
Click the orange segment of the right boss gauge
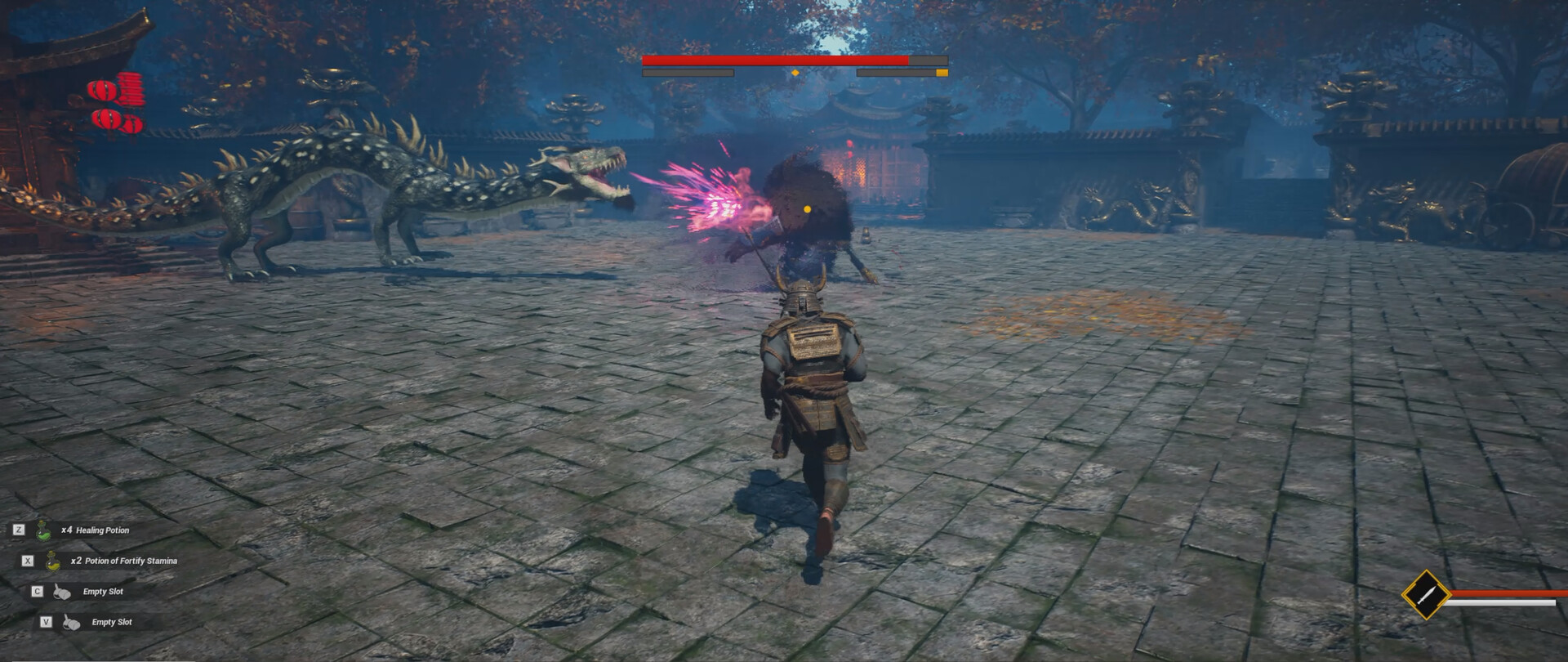(941, 73)
